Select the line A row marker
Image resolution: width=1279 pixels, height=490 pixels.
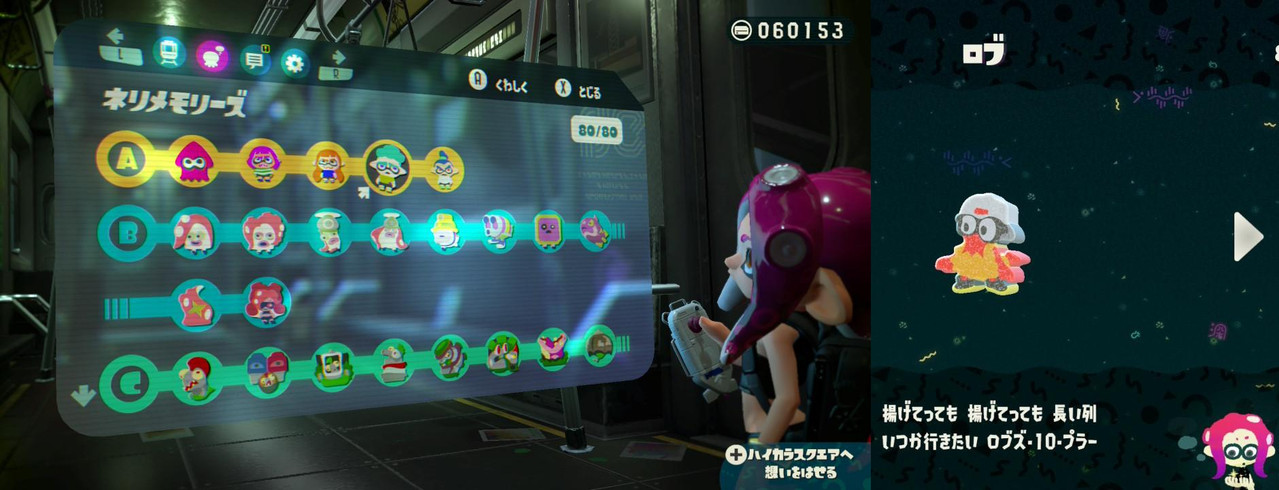(x=127, y=157)
